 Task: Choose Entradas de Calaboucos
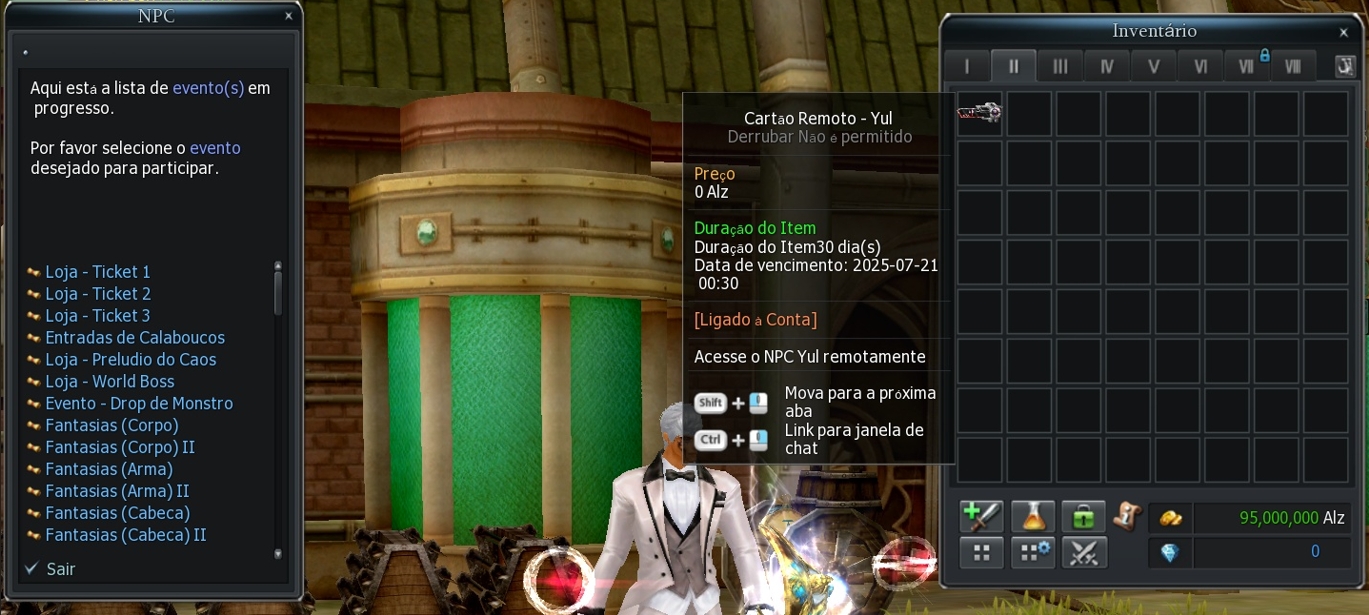point(134,338)
